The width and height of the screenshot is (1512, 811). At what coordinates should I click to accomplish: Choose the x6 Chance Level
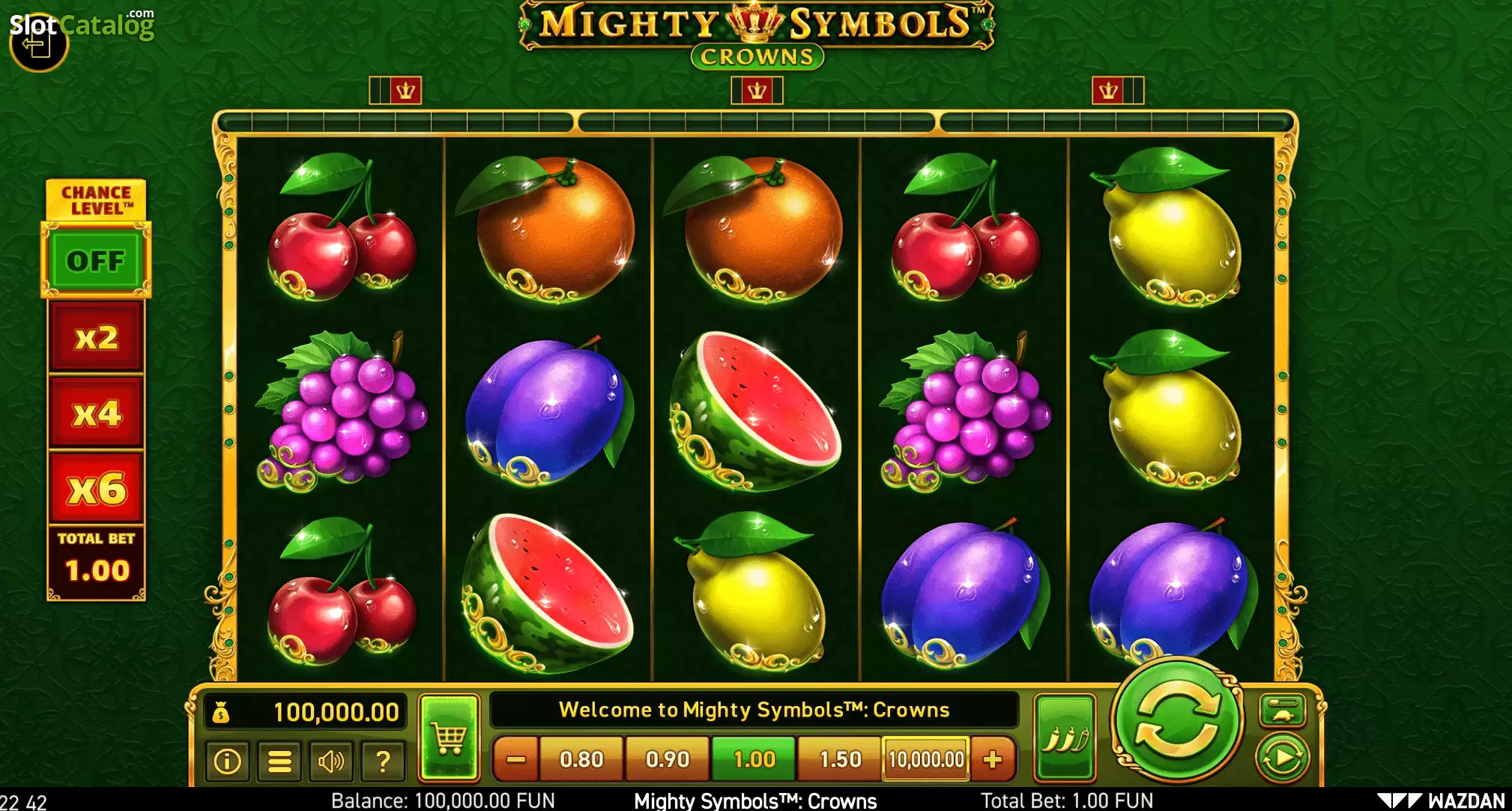96,489
